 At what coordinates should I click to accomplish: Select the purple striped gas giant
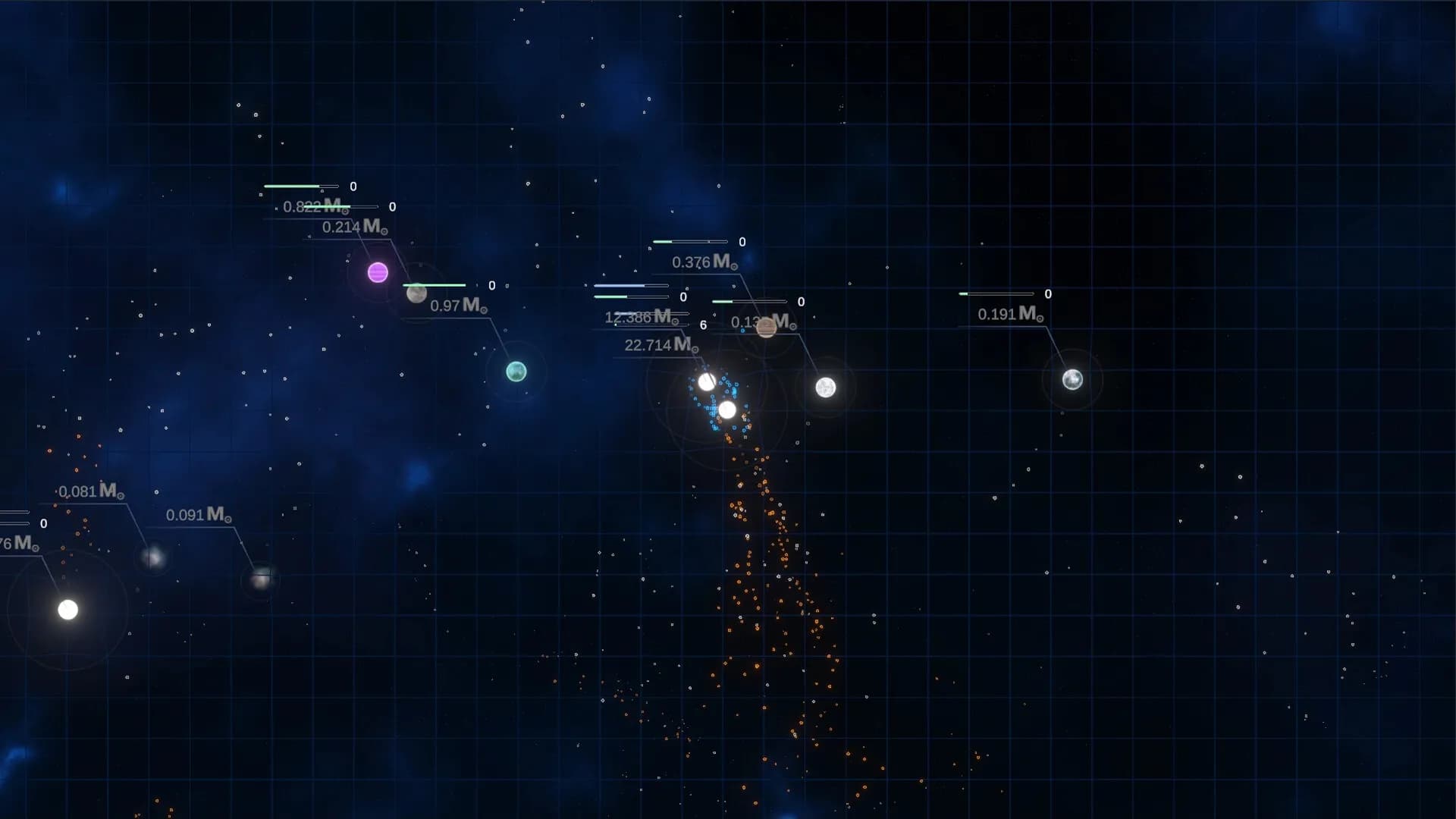(x=377, y=273)
